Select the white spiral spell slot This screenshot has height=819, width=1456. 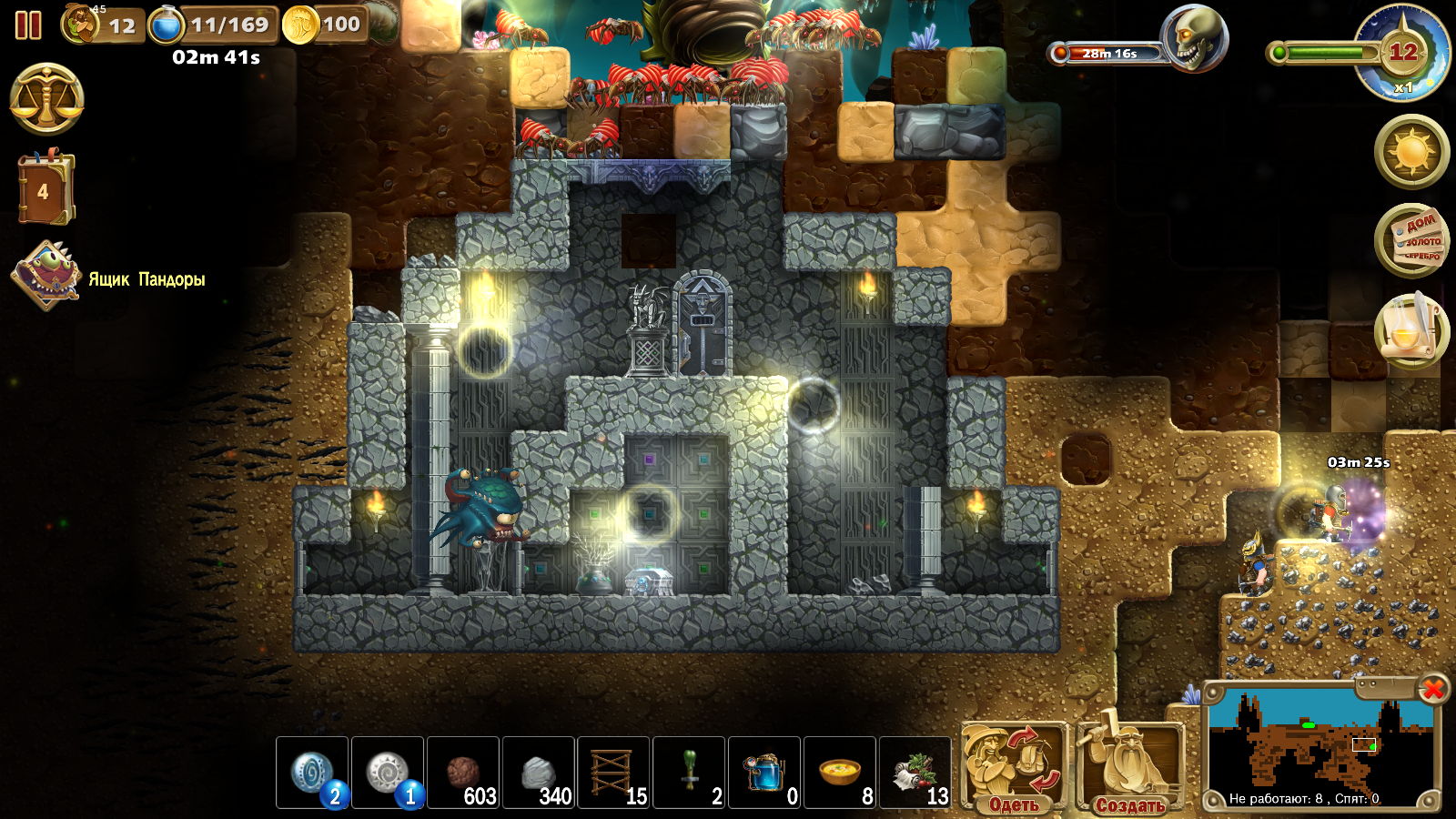pos(388,773)
